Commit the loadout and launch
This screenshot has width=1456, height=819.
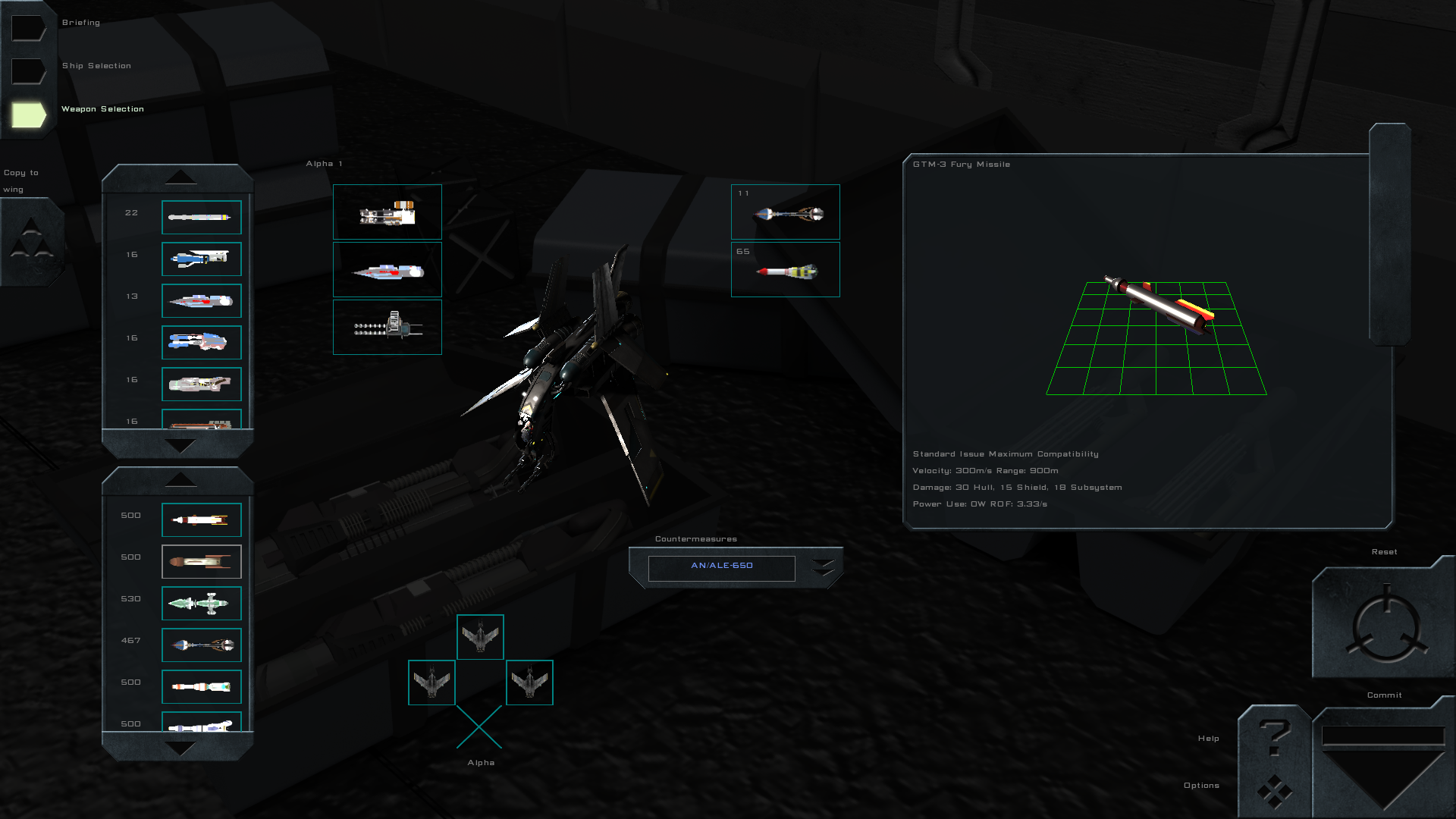point(1383,762)
